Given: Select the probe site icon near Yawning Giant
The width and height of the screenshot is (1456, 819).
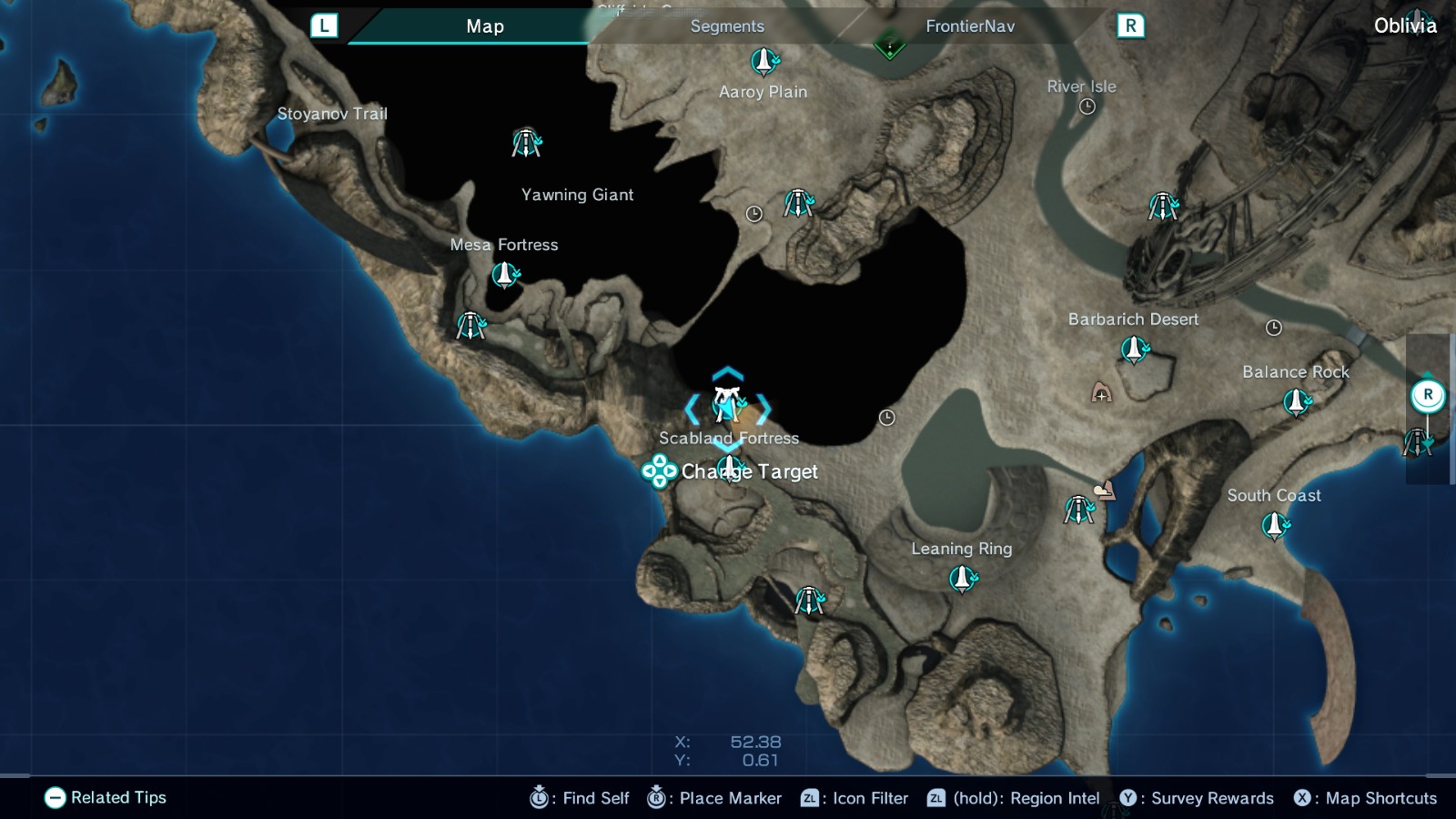Looking at the screenshot, I should [x=526, y=143].
